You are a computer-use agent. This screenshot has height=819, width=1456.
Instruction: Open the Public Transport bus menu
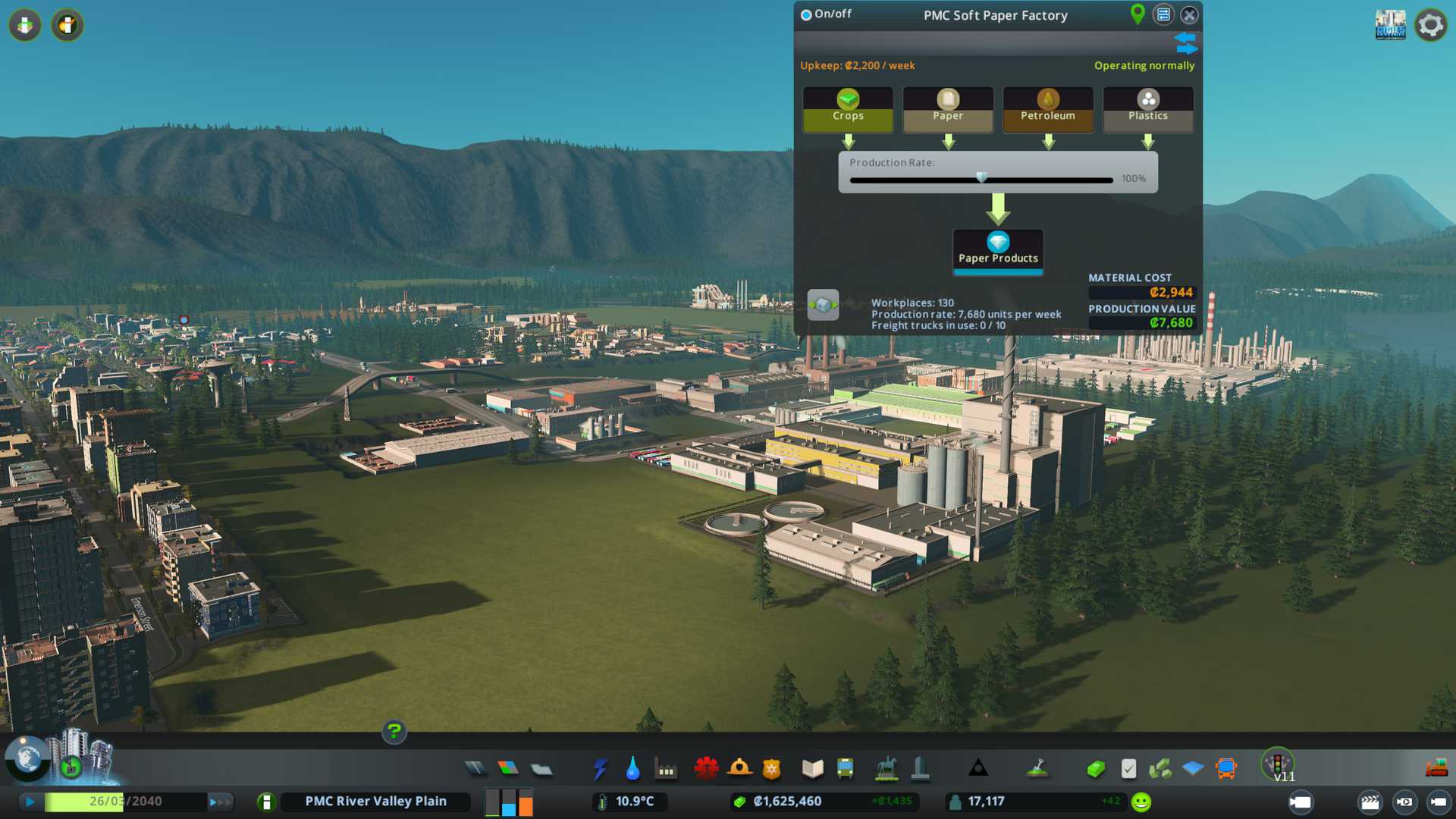(845, 769)
